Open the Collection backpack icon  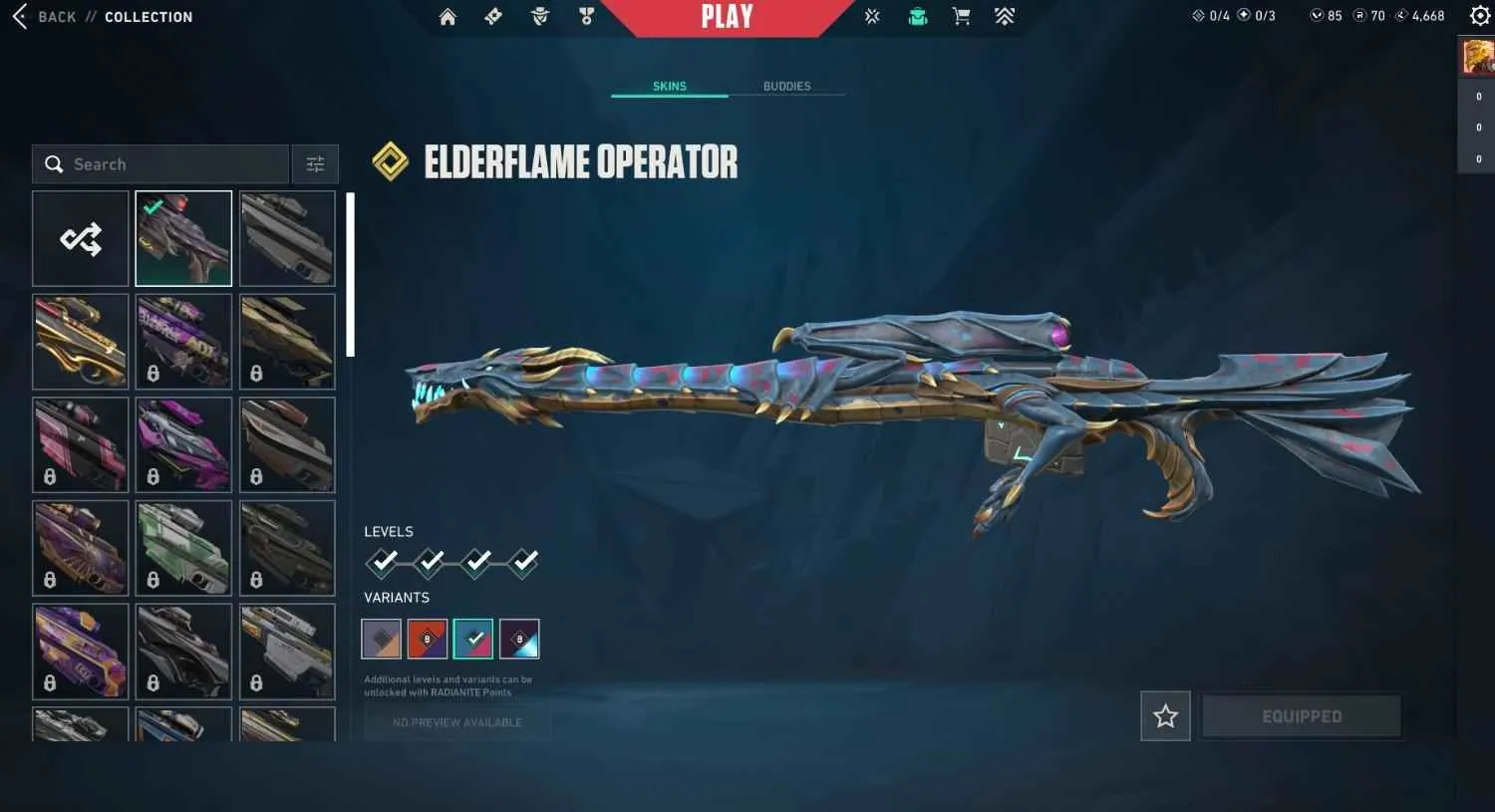[x=916, y=16]
